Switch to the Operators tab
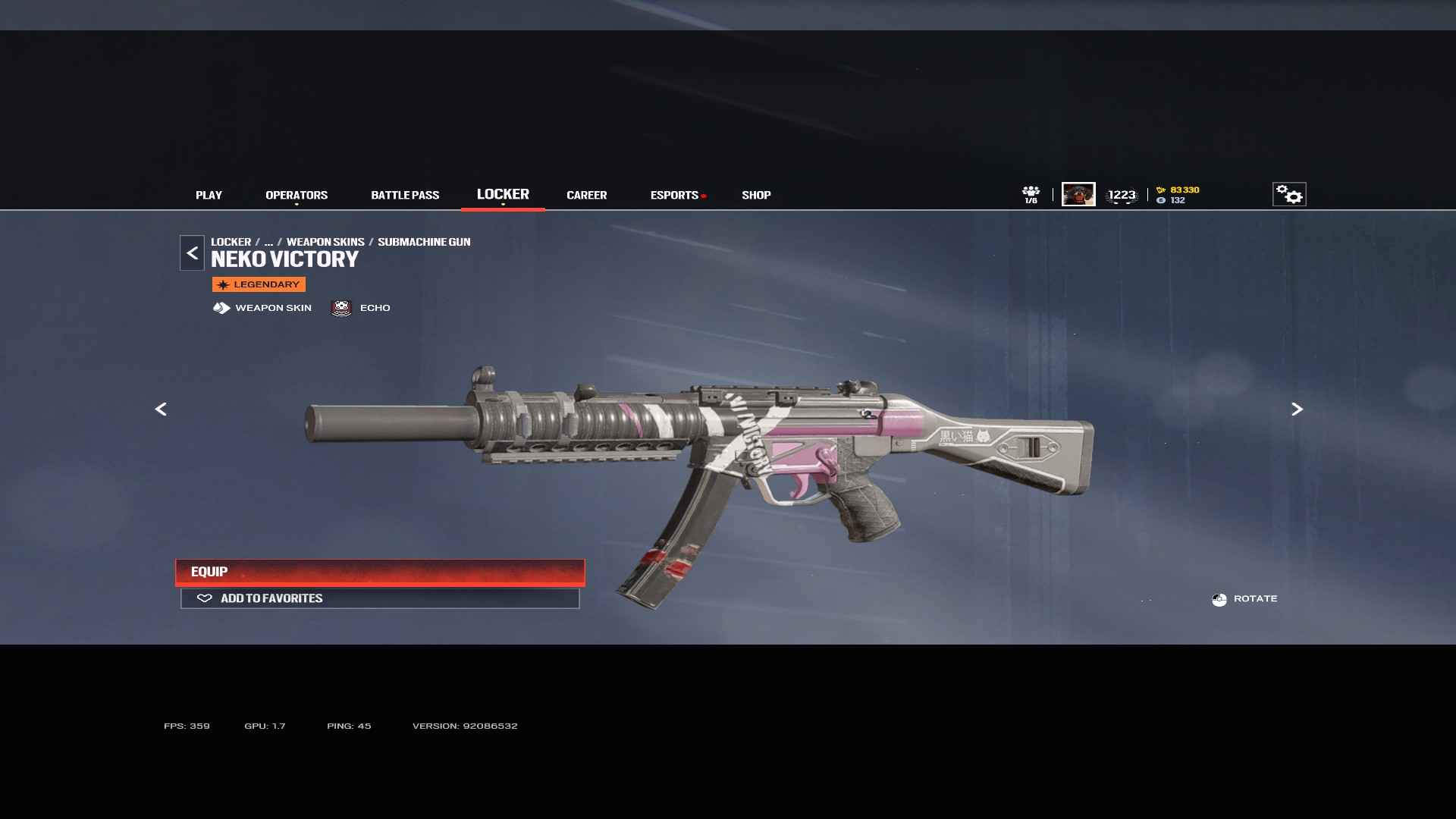 click(x=297, y=195)
